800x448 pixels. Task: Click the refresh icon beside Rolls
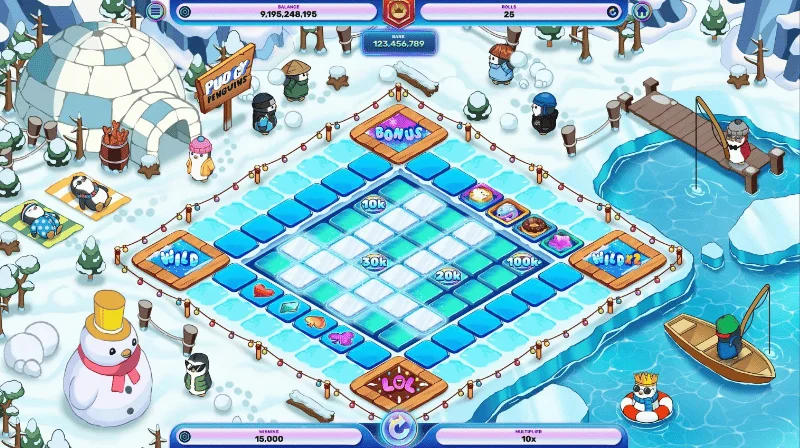click(x=613, y=12)
